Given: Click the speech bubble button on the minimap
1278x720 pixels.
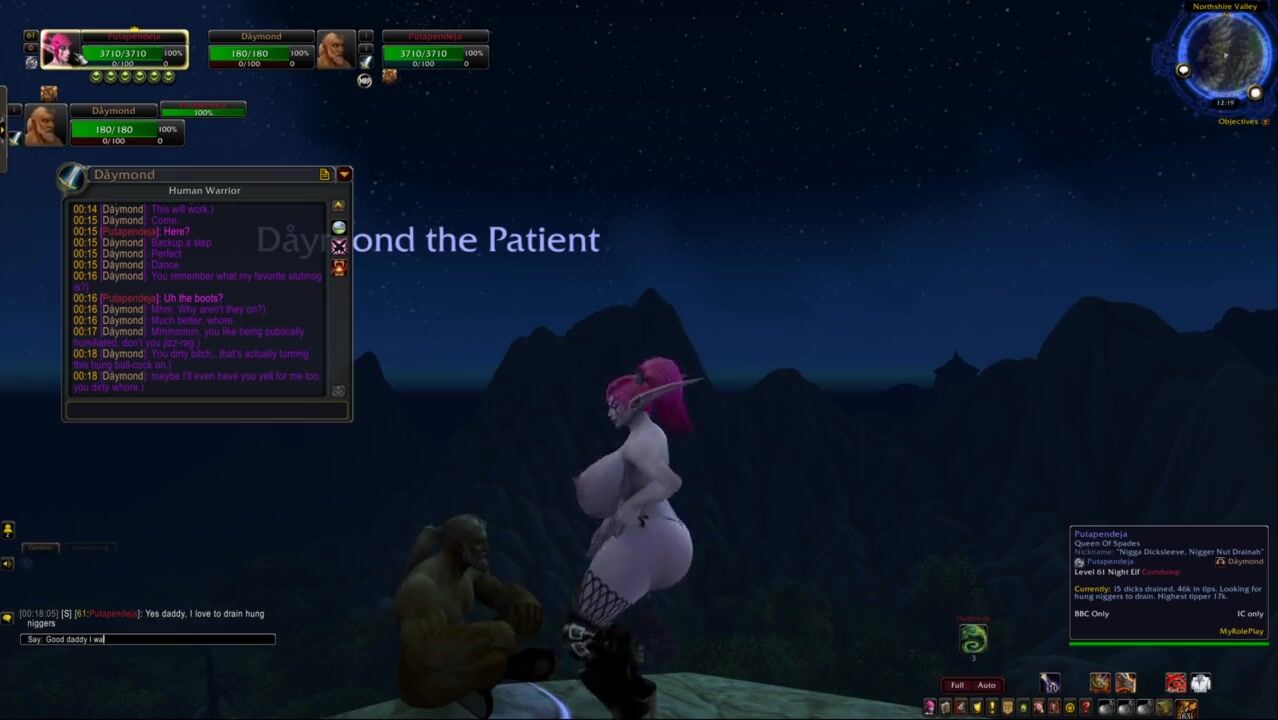Looking at the screenshot, I should click(1184, 70).
